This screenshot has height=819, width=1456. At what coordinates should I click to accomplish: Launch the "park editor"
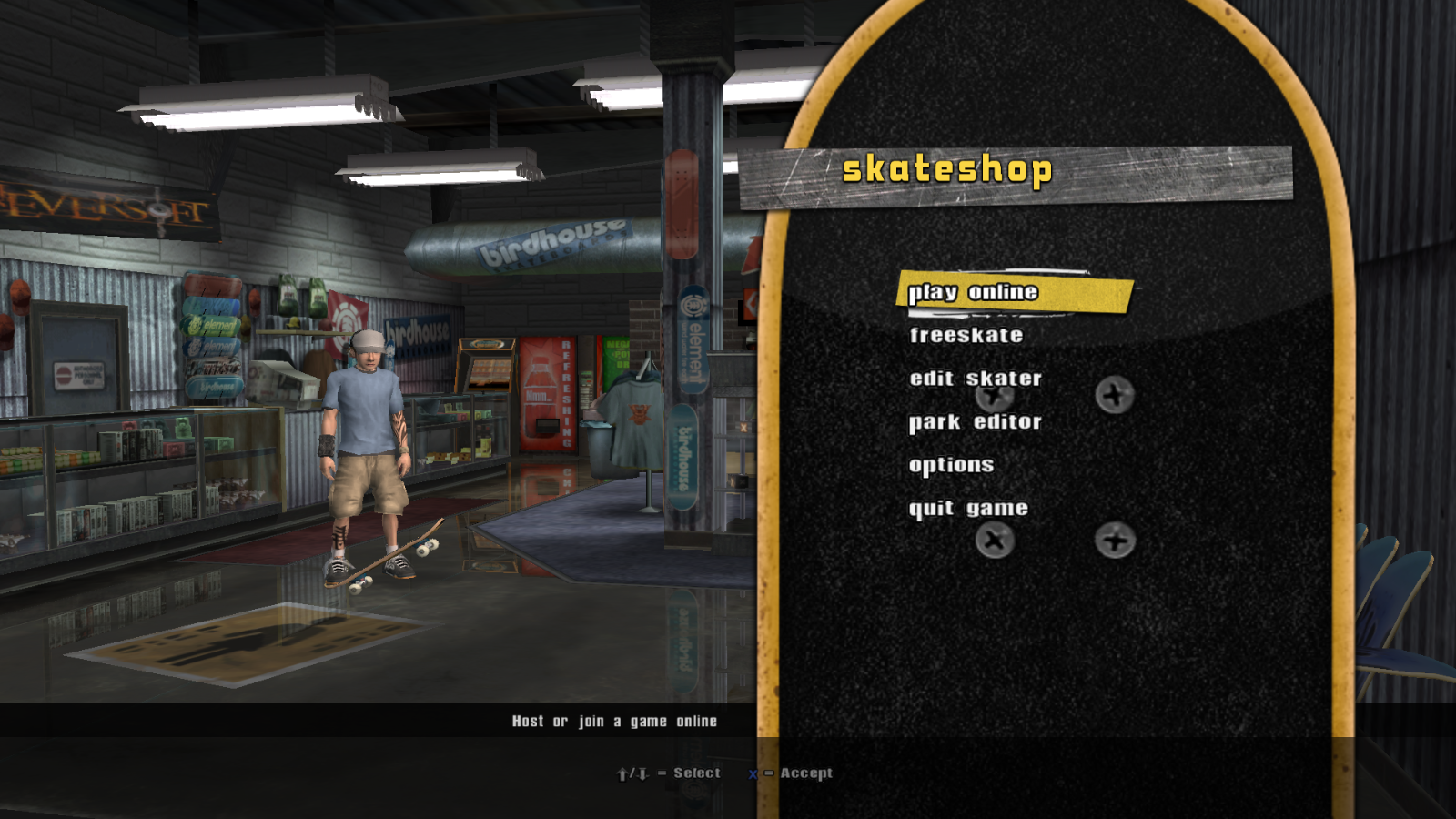[x=975, y=420]
